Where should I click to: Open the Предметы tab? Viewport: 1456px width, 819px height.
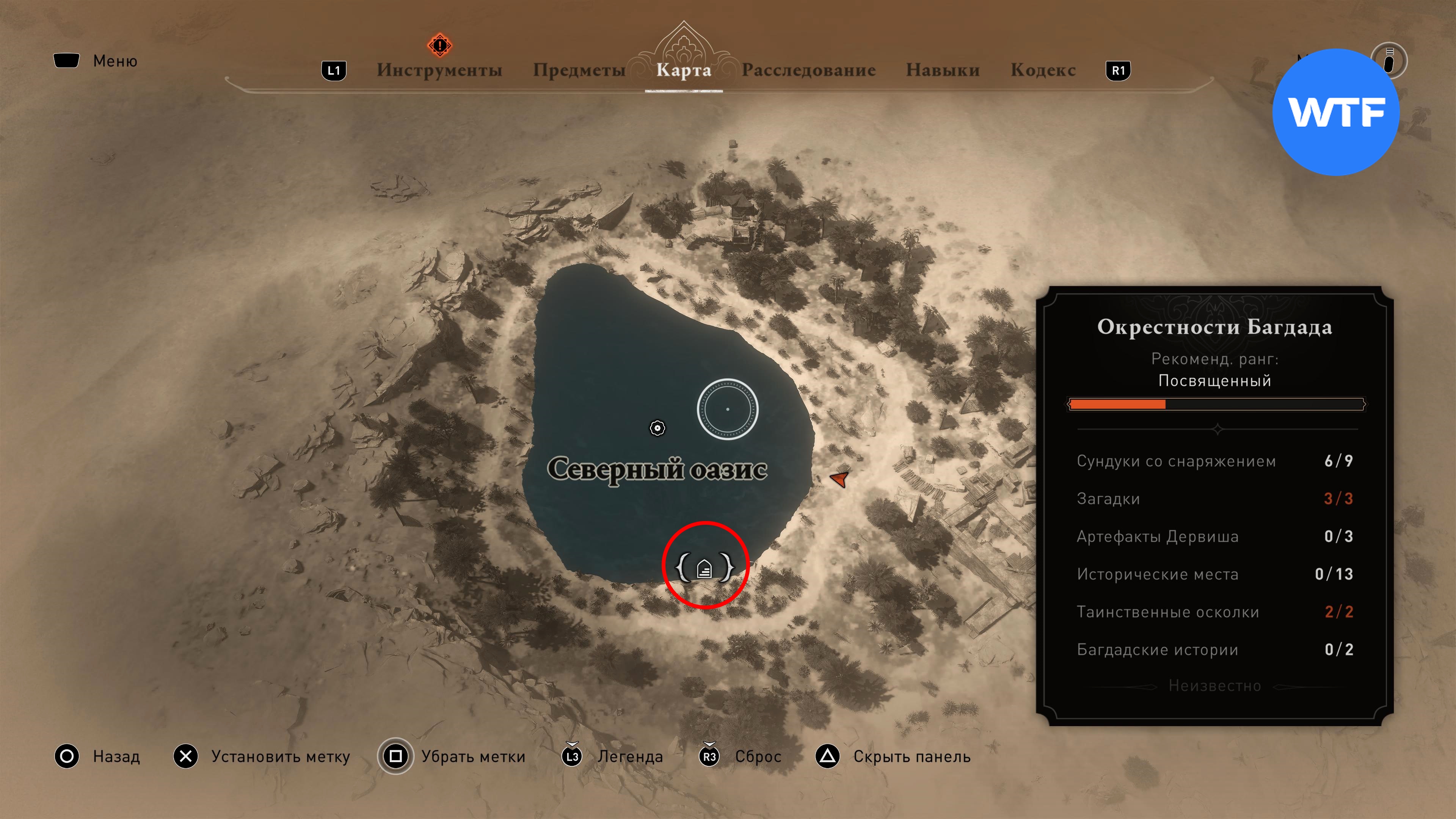click(579, 70)
